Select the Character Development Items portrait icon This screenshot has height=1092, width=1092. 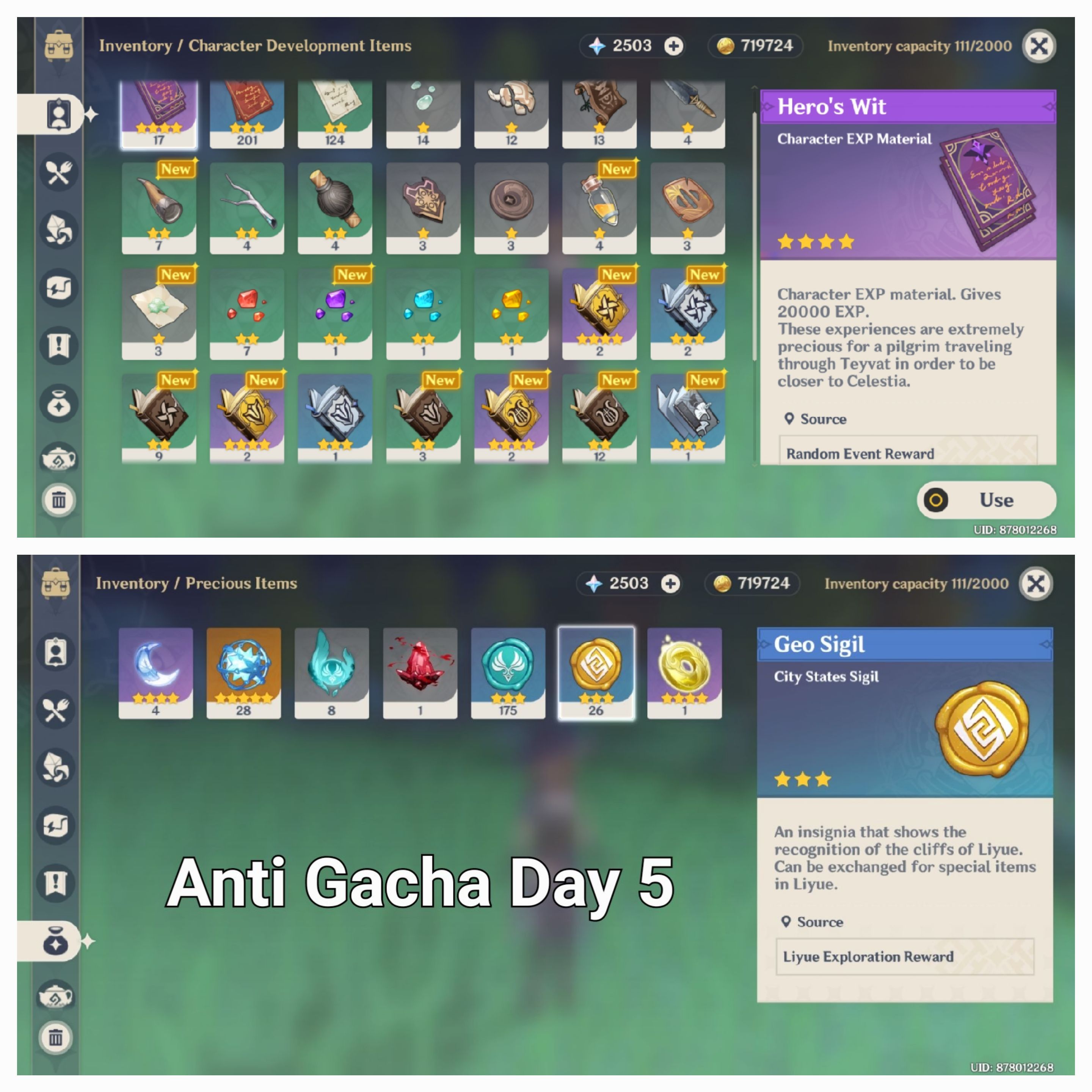pyautogui.click(x=58, y=113)
